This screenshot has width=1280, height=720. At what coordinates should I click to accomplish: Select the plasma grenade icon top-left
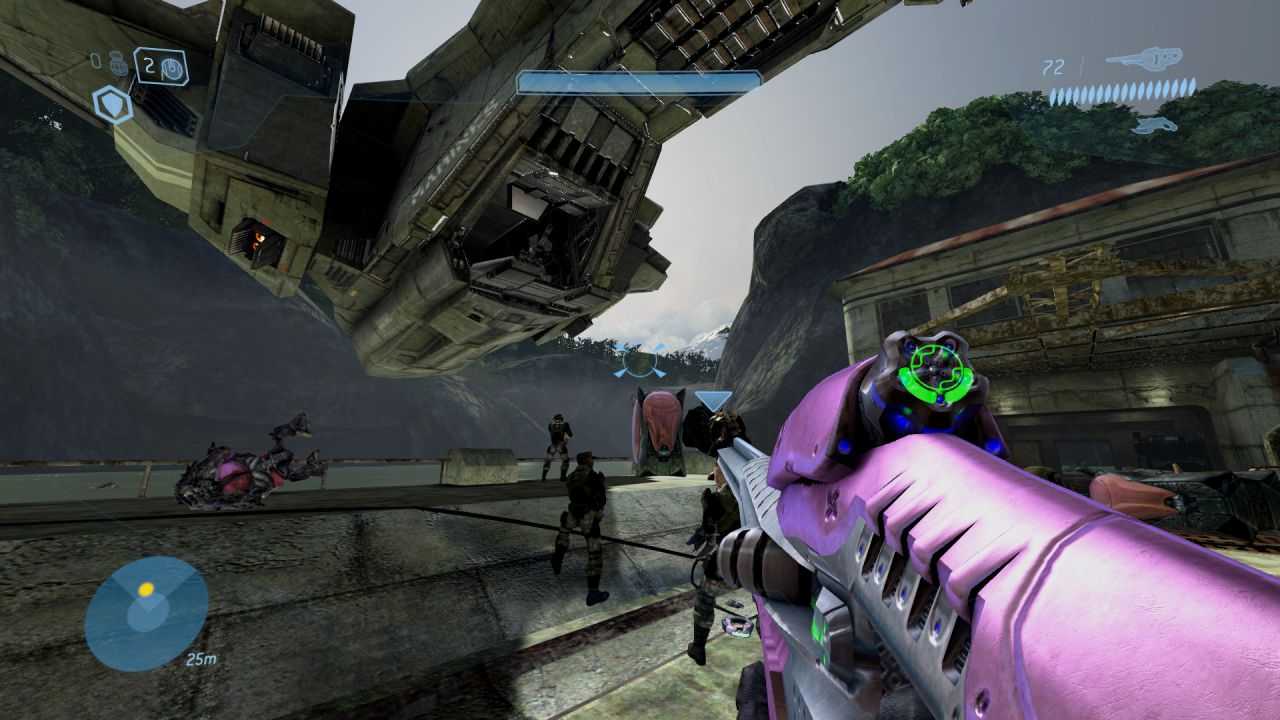coord(170,65)
